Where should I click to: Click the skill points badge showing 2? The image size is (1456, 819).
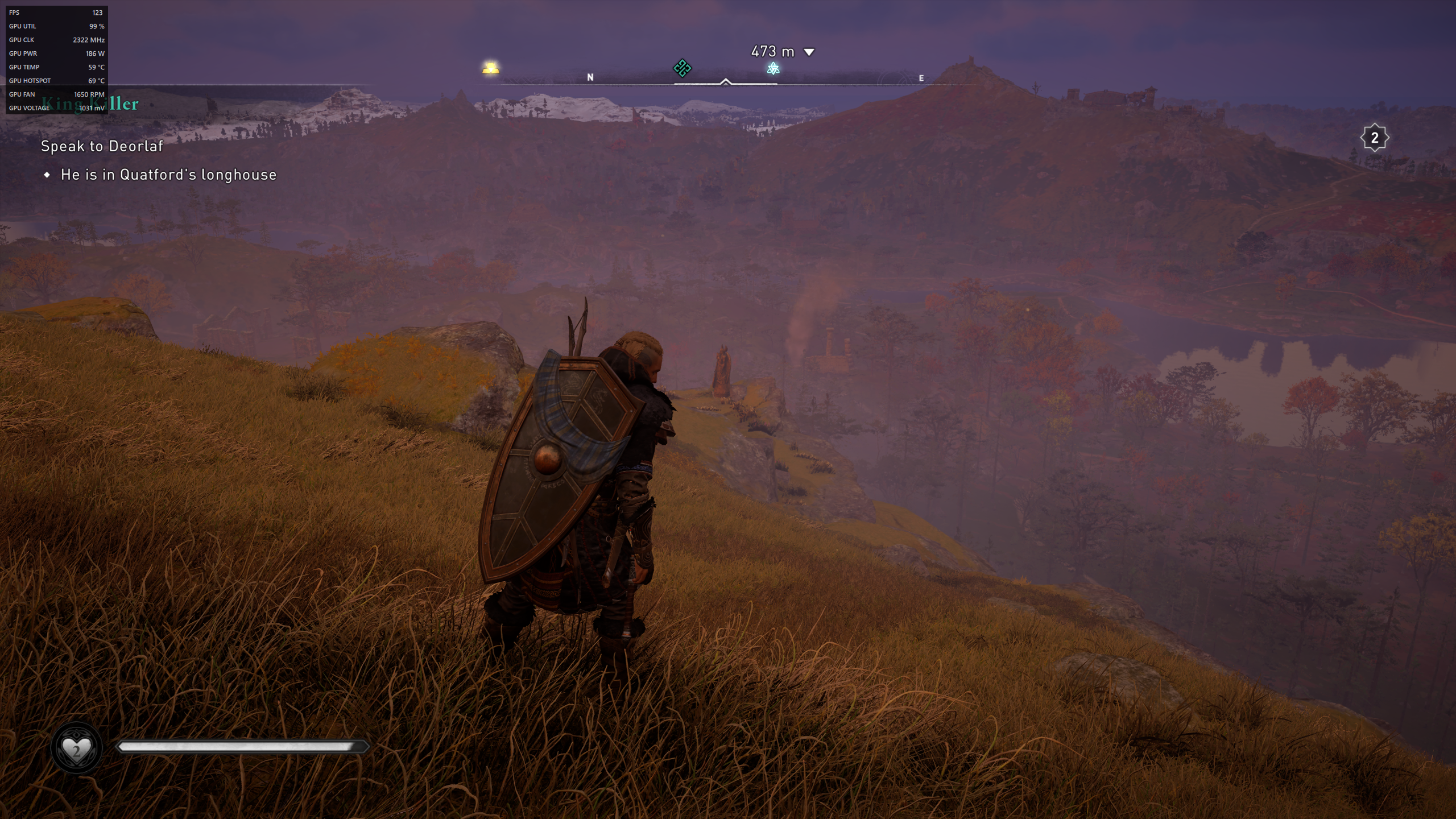[x=1374, y=138]
